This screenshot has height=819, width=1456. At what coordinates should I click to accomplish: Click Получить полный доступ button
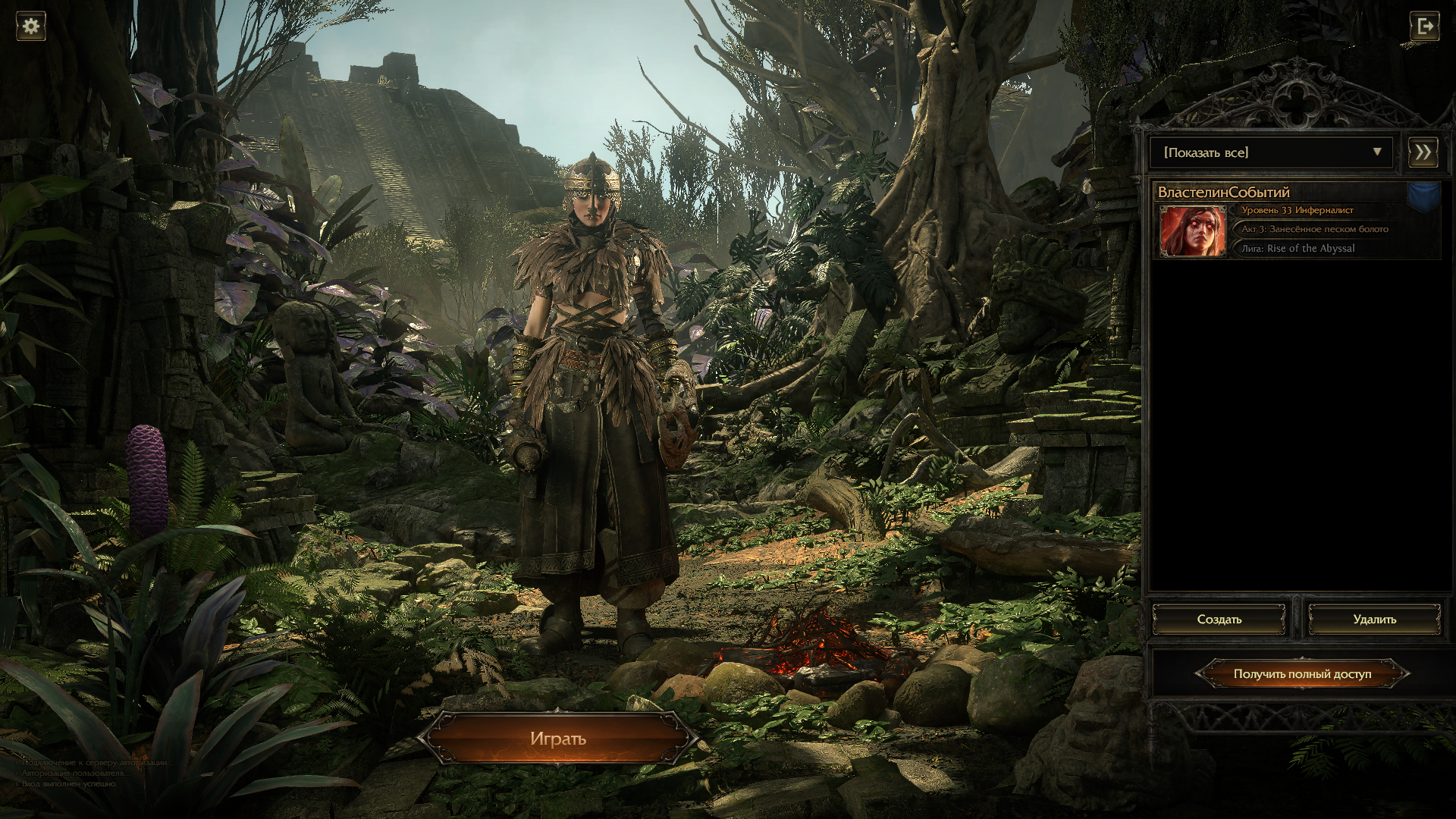click(1302, 673)
